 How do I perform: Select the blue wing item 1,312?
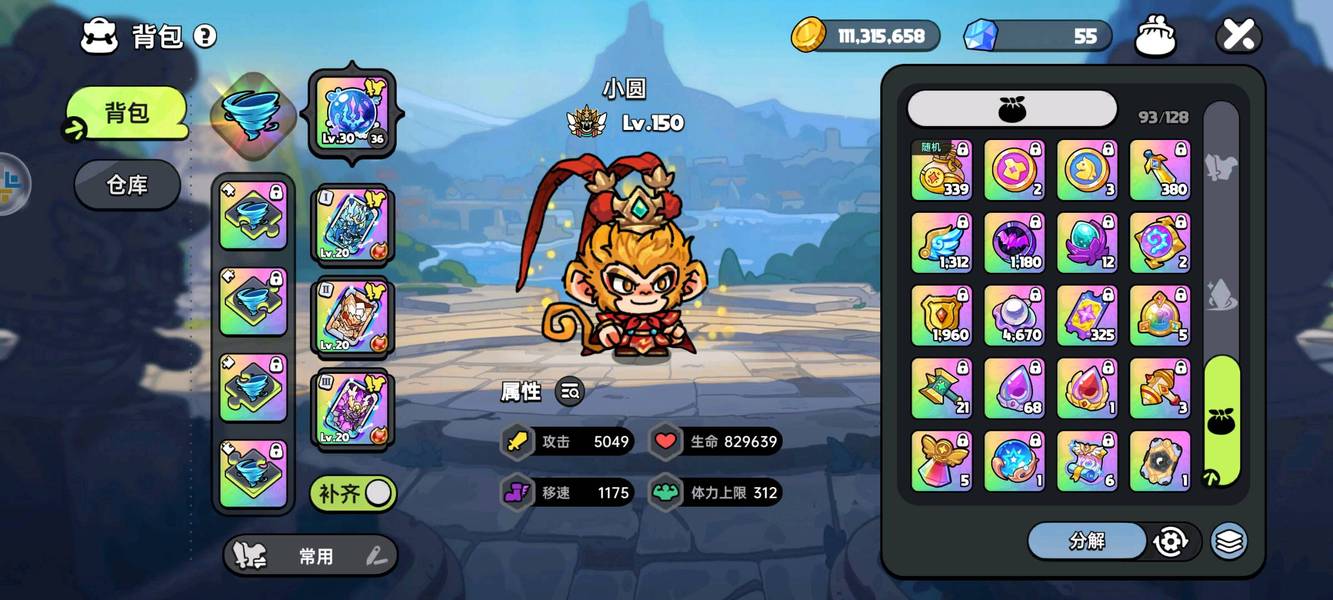pos(942,242)
